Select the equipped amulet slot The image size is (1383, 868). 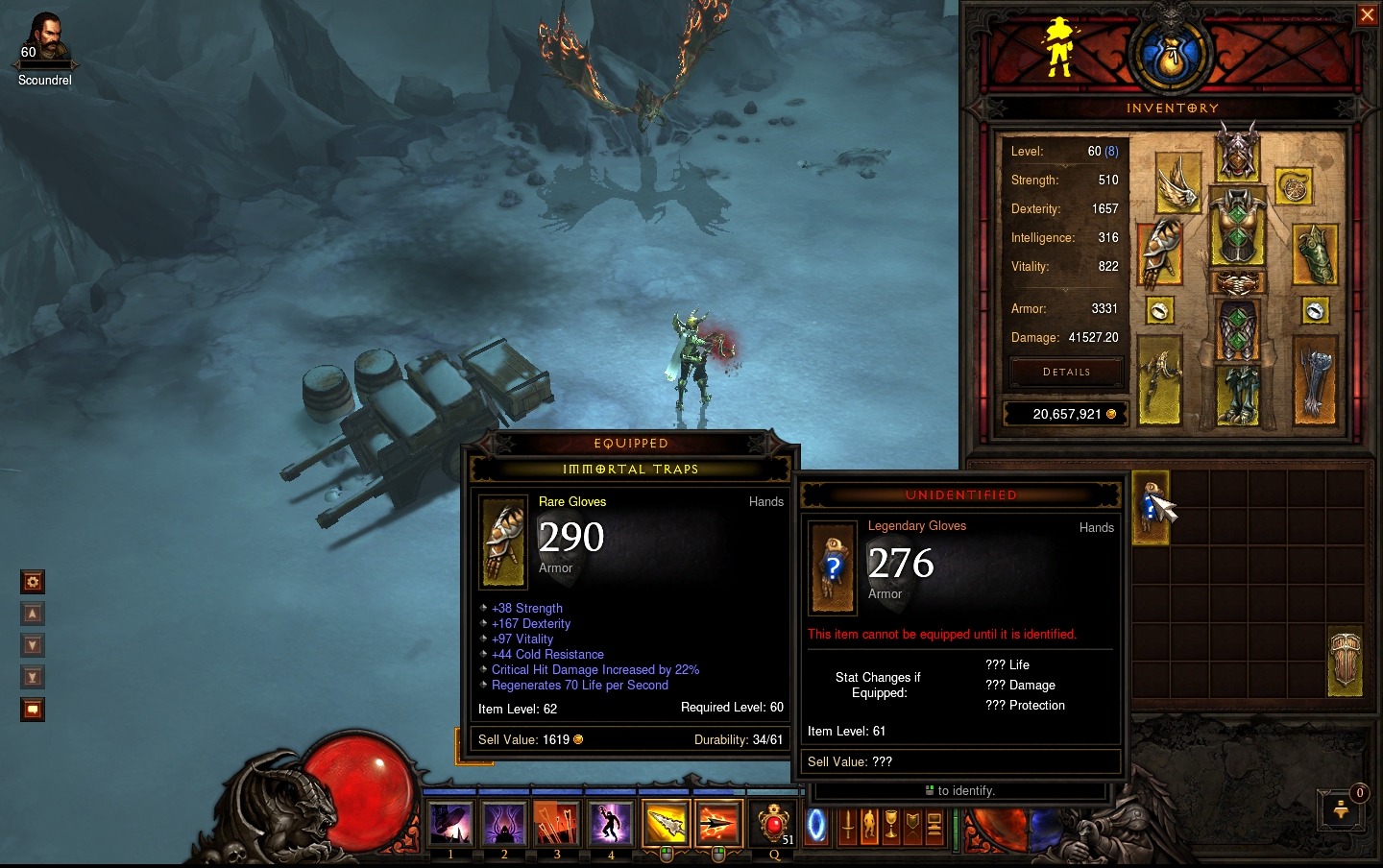[x=1295, y=186]
